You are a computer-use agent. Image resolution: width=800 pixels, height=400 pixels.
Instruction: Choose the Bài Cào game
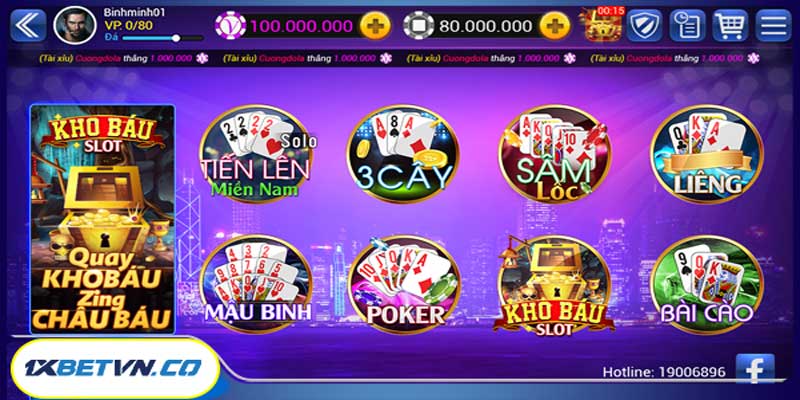(706, 284)
